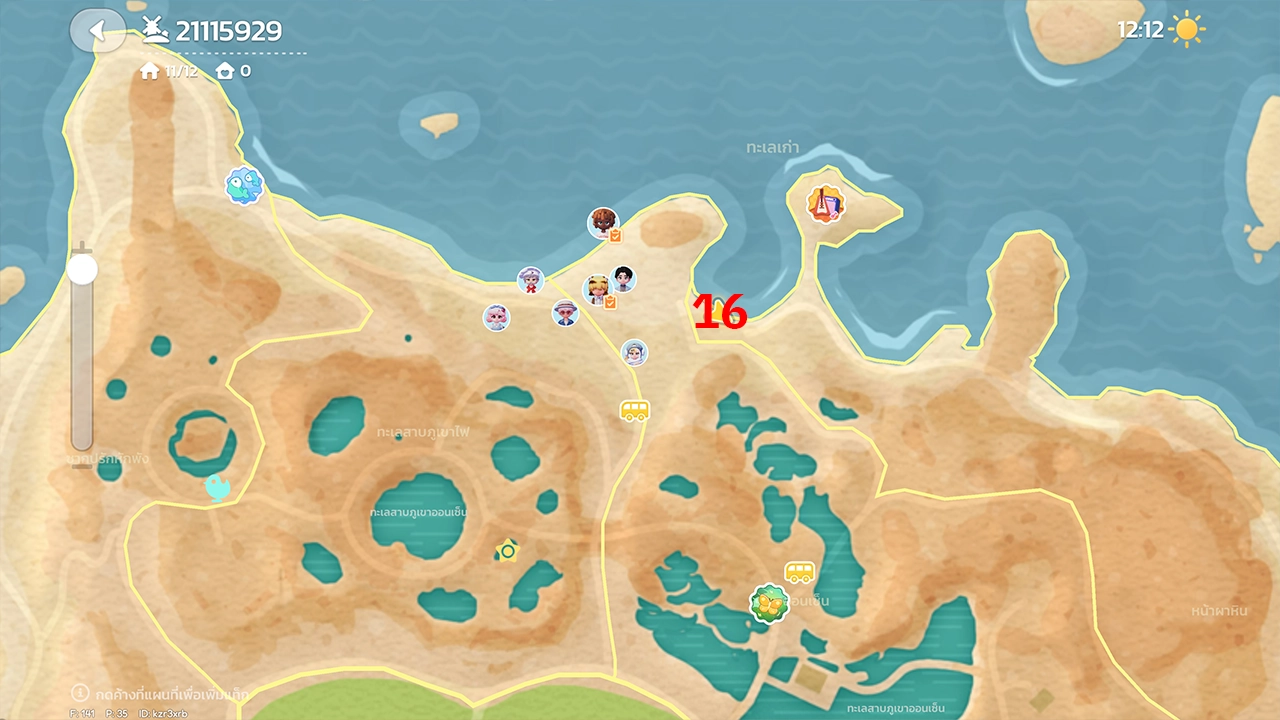The height and width of the screenshot is (720, 1280).
Task: Adjust the map zoom slider handle
Action: (x=82, y=269)
